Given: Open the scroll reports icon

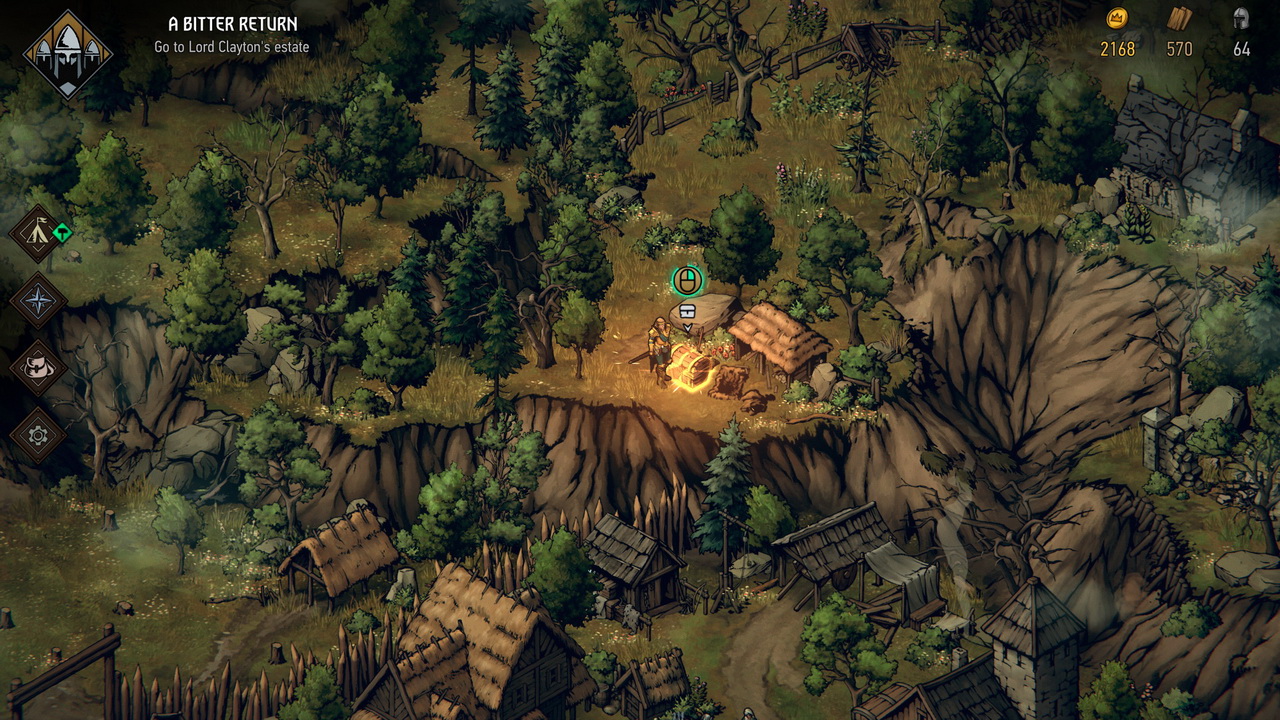Looking at the screenshot, I should (x=38, y=368).
